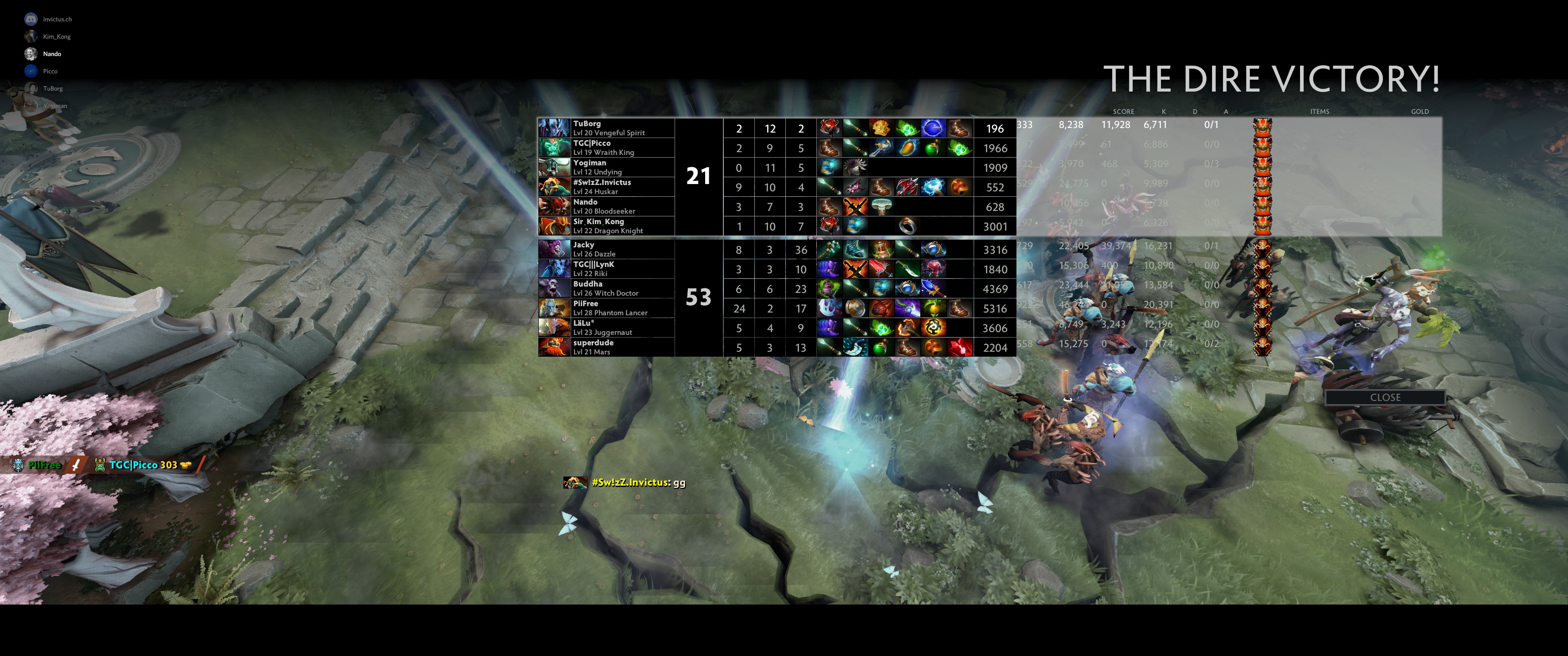Click LäLu's Juggernaut portrait

tap(554, 328)
